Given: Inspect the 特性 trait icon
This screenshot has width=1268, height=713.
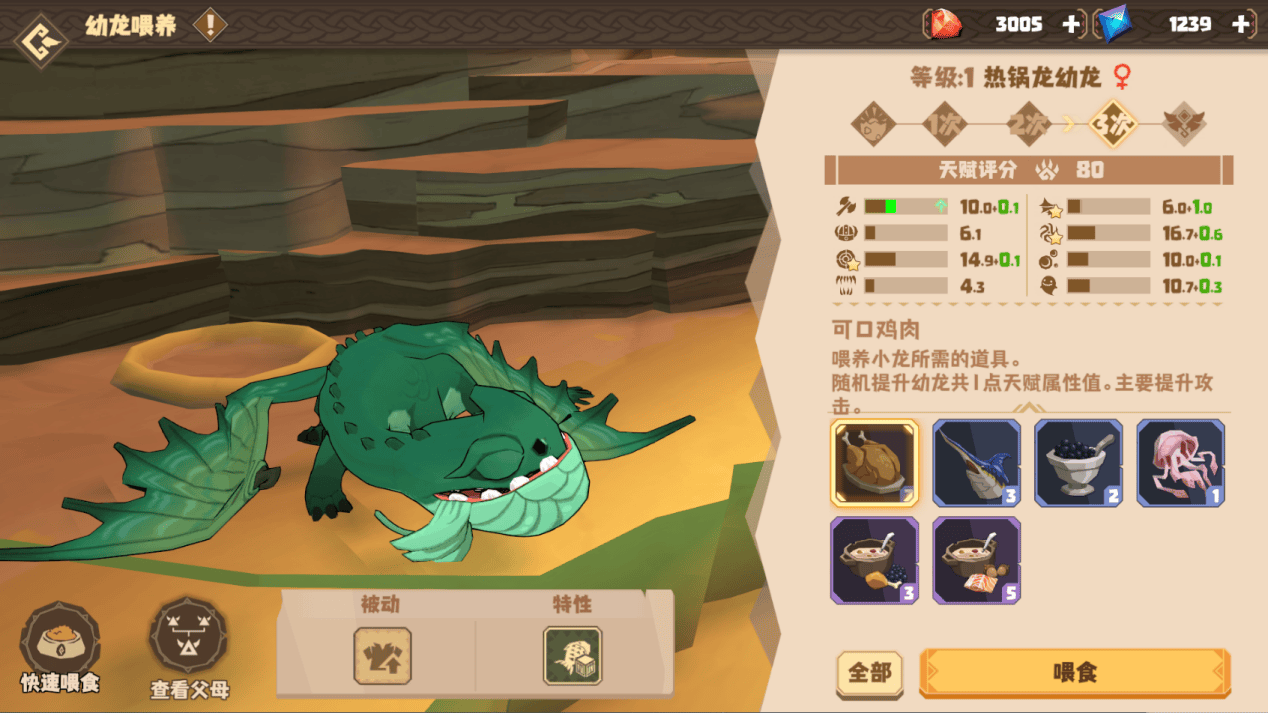Looking at the screenshot, I should click(x=572, y=656).
